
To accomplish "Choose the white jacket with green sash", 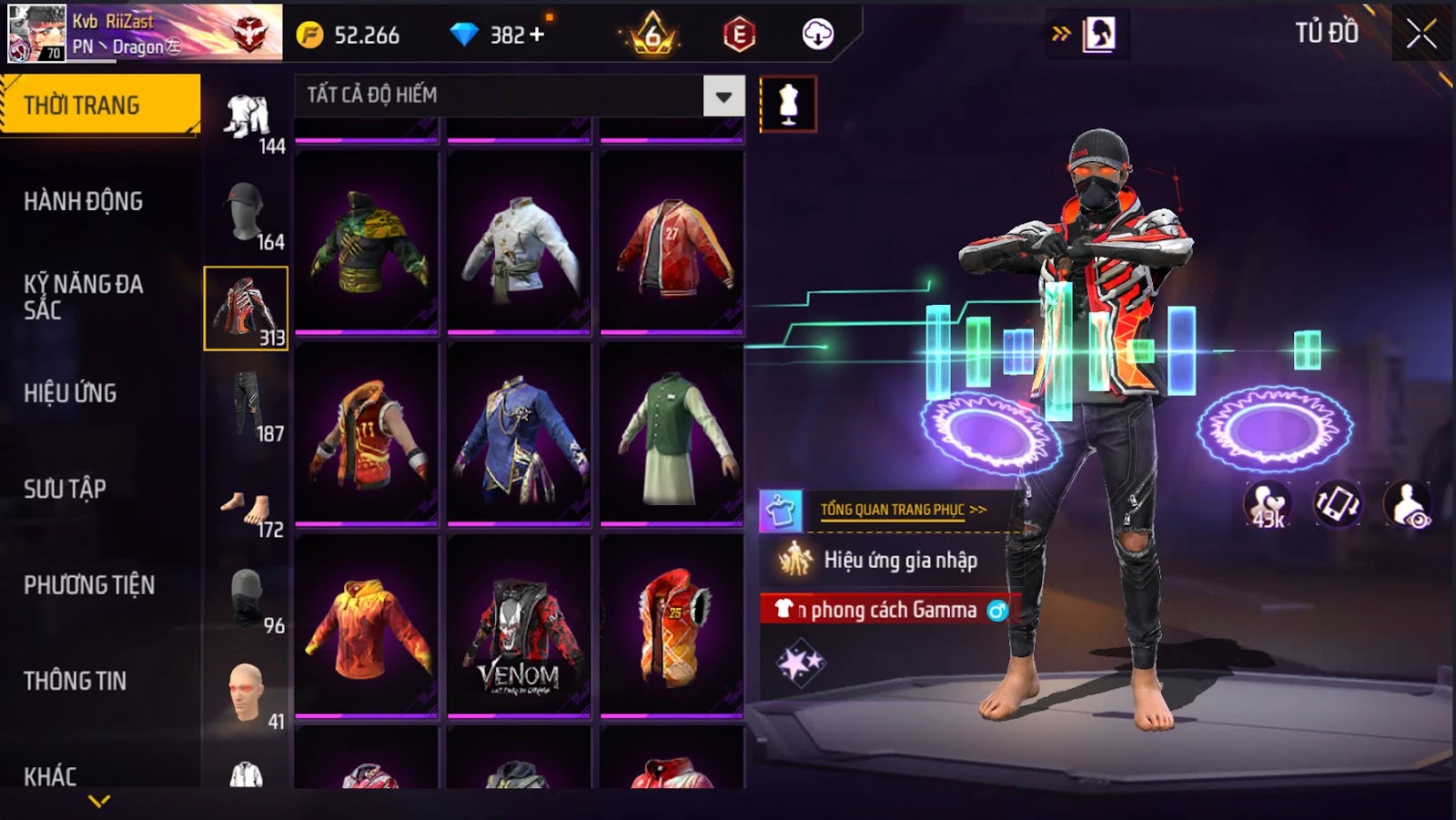I will coord(519,242).
